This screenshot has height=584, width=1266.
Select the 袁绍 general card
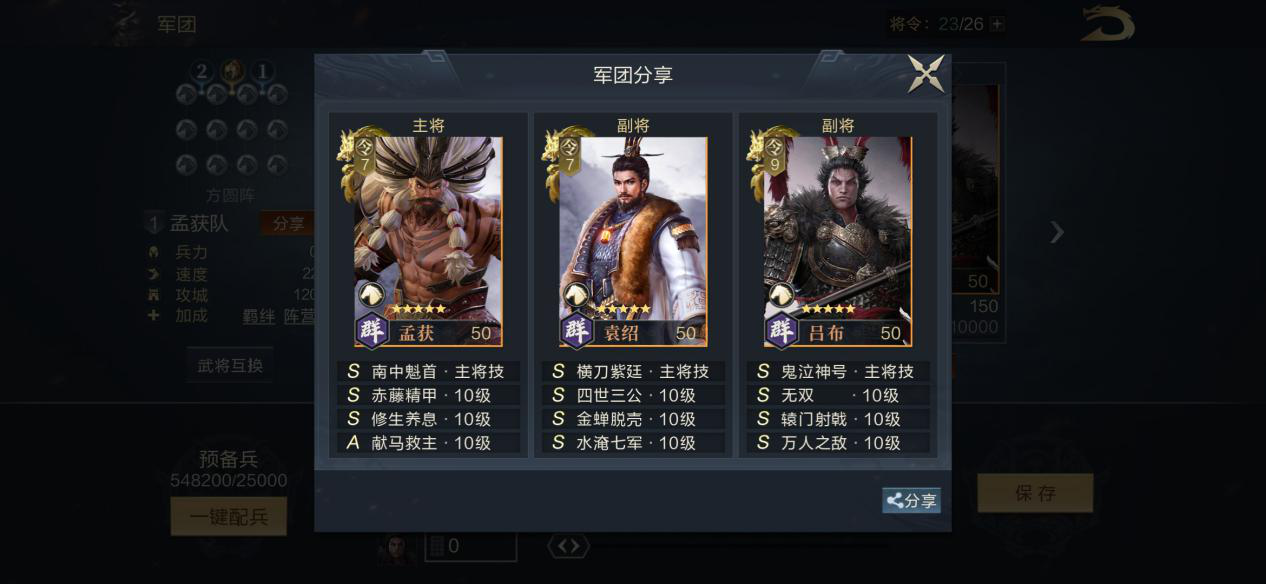632,241
